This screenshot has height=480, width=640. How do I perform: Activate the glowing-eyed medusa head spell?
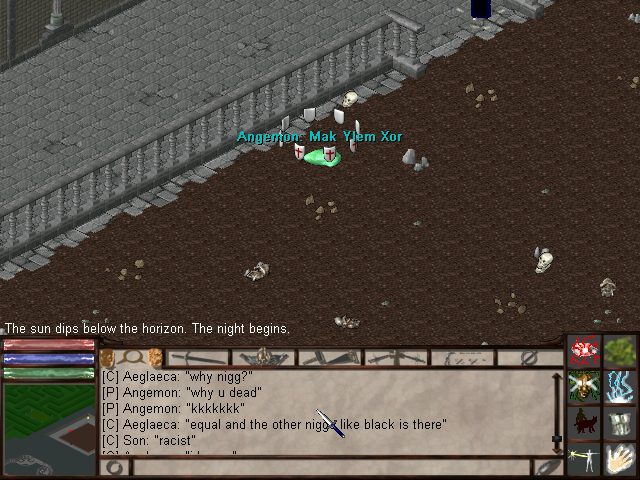585,386
